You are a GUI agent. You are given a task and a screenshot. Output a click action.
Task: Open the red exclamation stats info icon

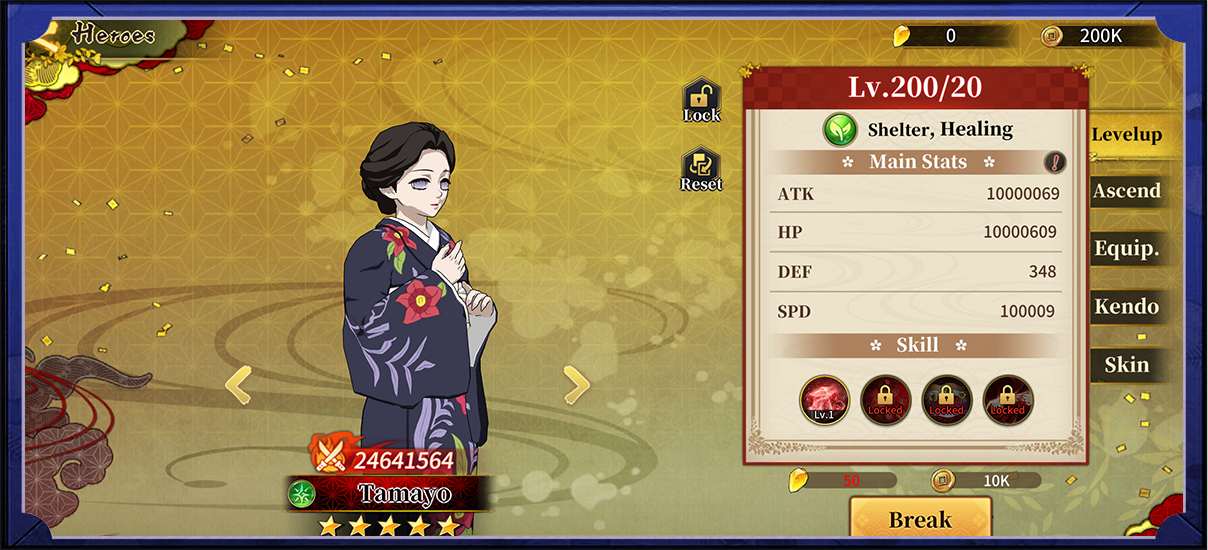click(x=1055, y=162)
